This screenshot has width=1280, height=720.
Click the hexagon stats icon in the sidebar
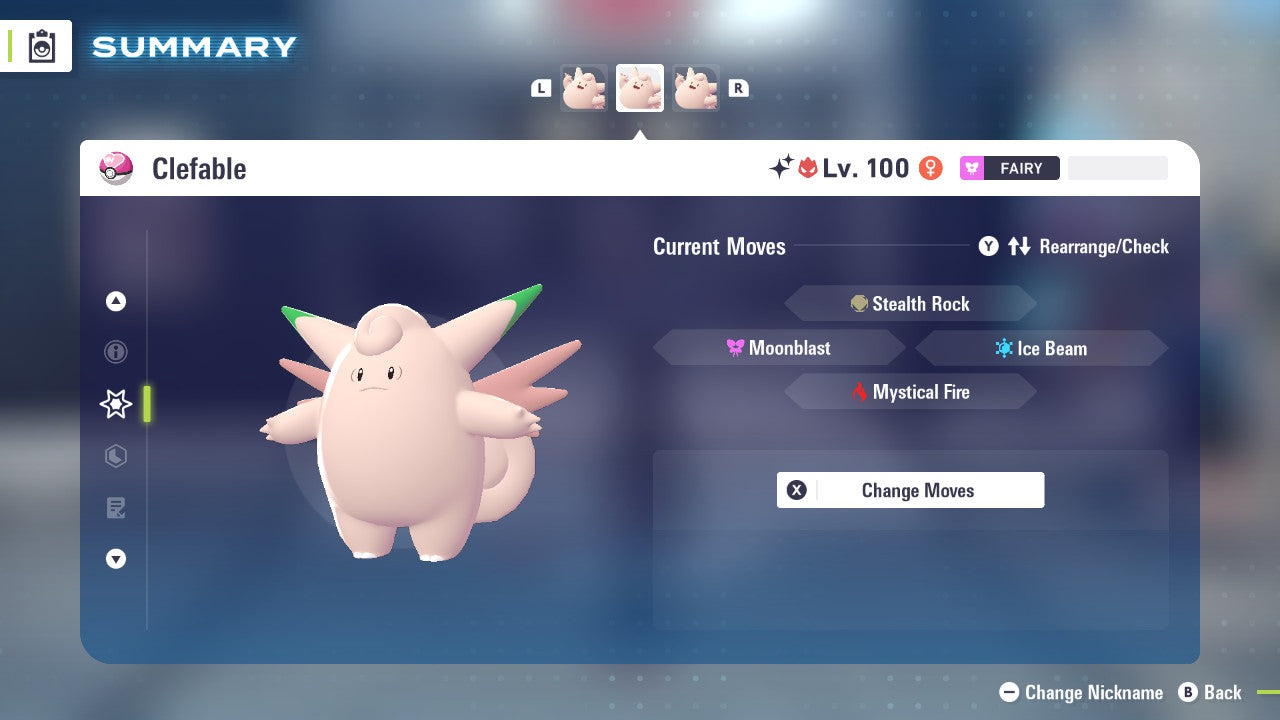[115, 456]
